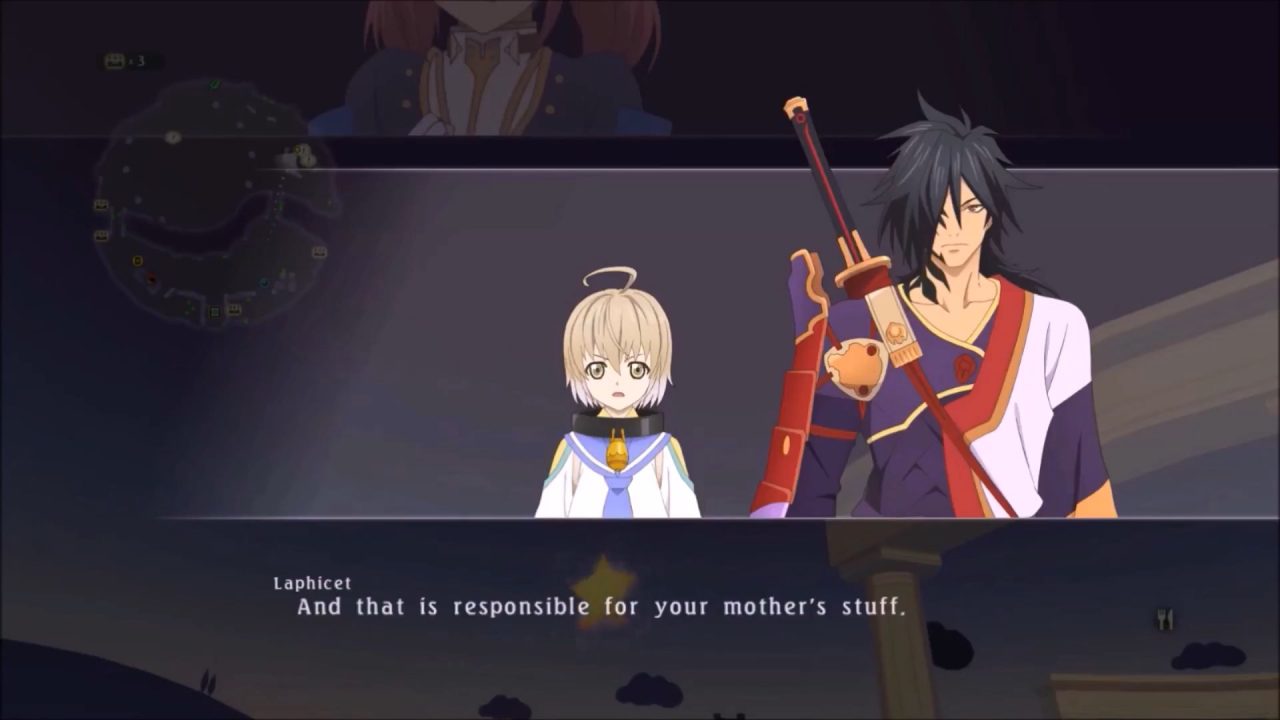Click the chest icon at the minimap's bottom
The width and height of the screenshot is (1280, 720).
pos(234,310)
